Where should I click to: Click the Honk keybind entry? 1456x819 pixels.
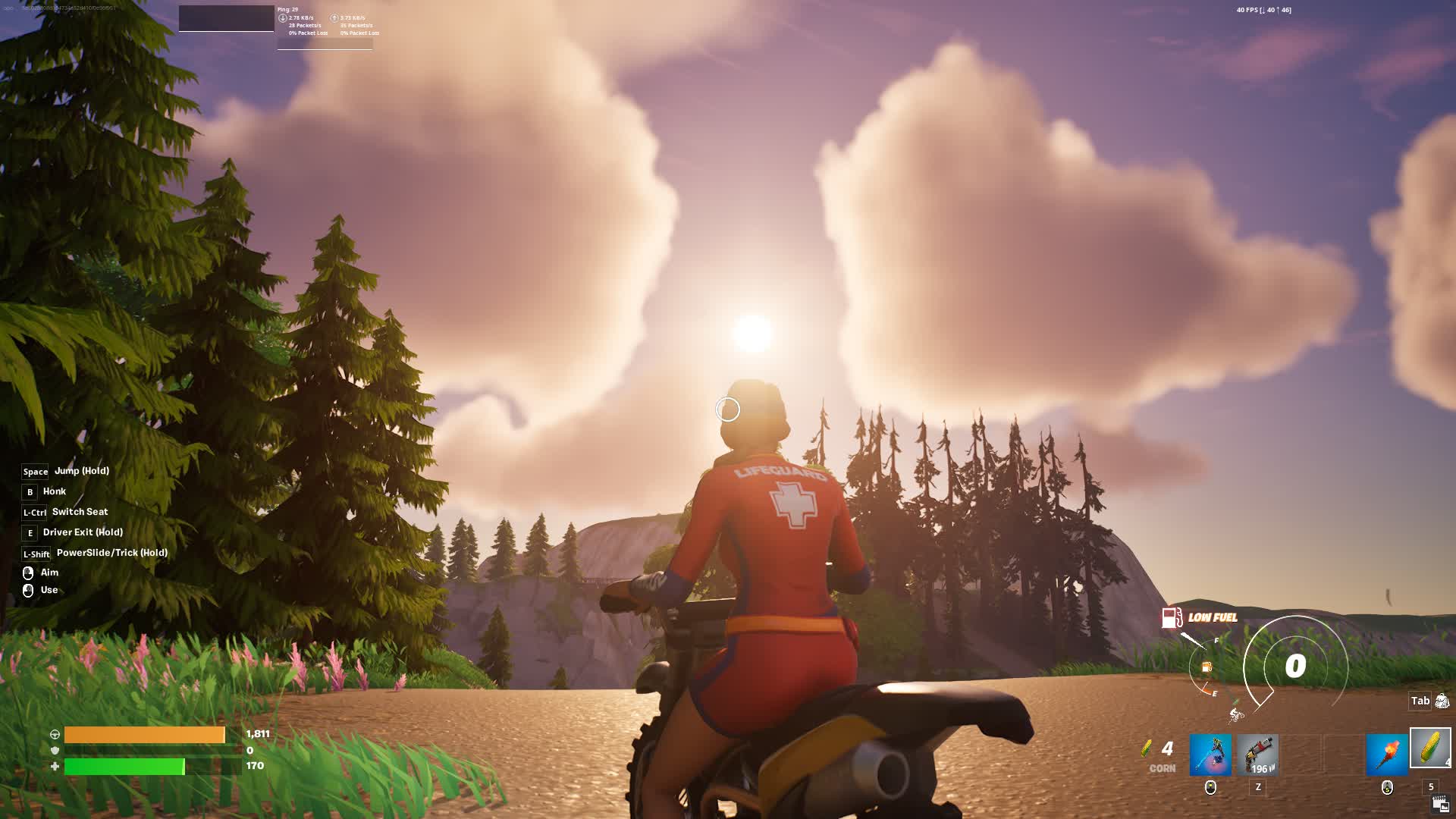[x=53, y=491]
